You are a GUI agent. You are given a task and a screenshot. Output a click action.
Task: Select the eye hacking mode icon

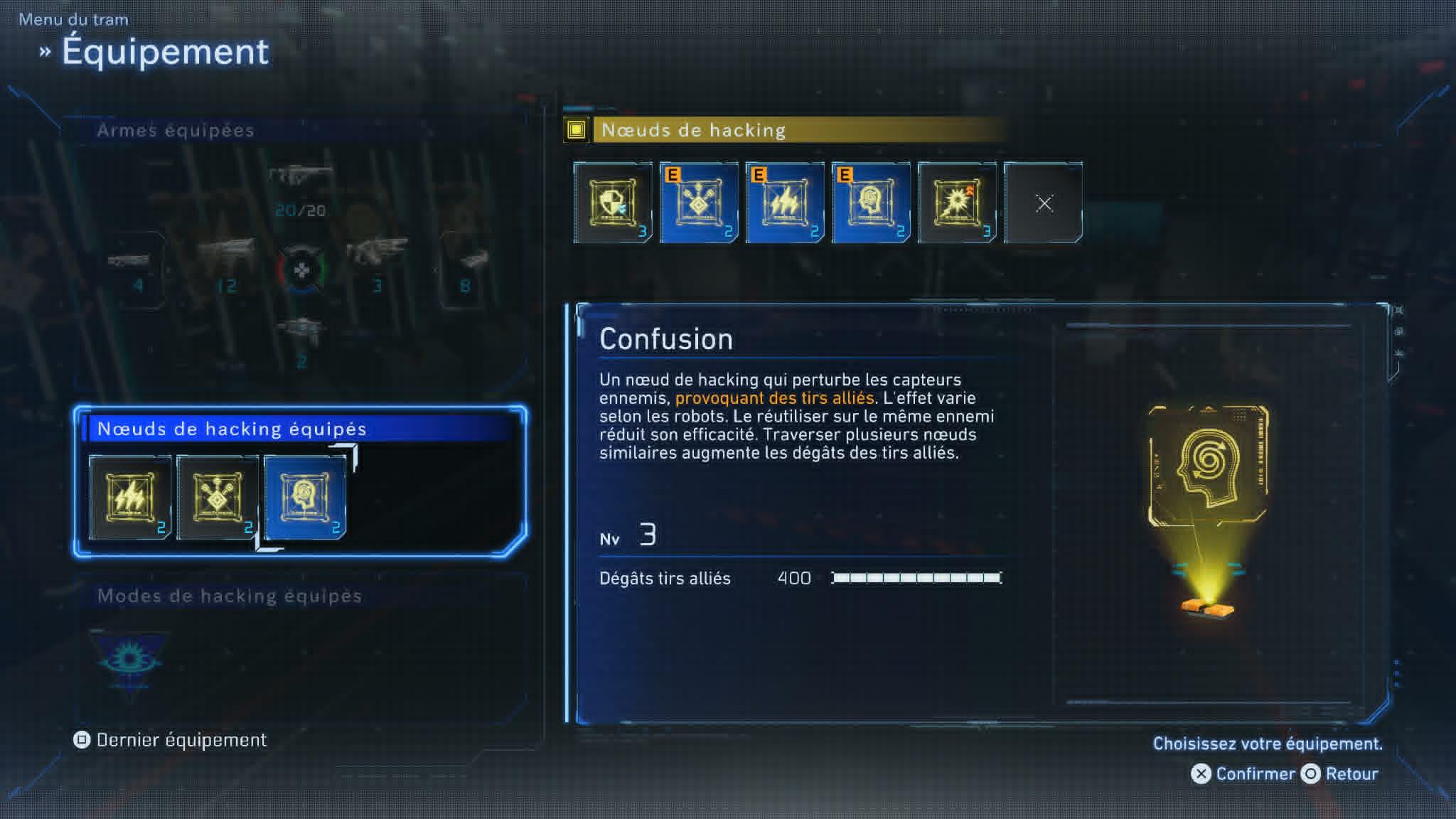click(x=129, y=660)
